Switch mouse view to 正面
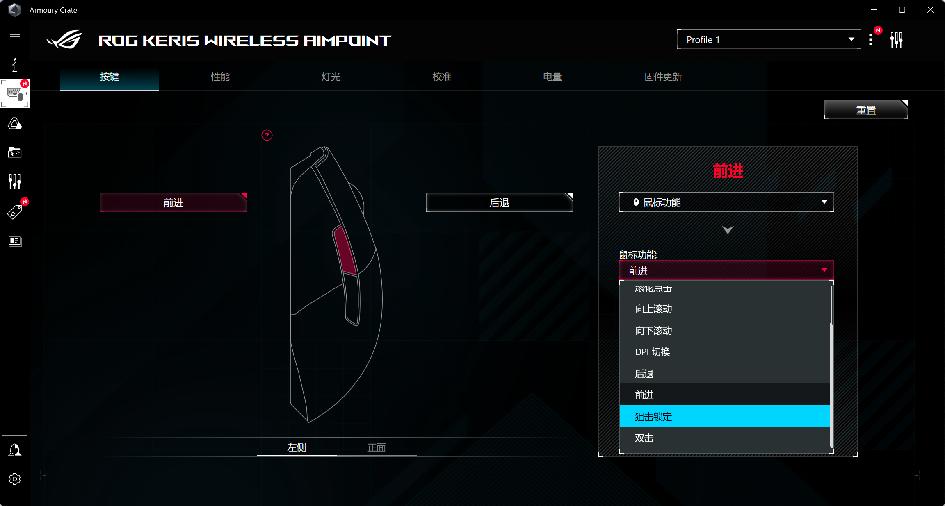The height and width of the screenshot is (506, 945). (x=376, y=447)
